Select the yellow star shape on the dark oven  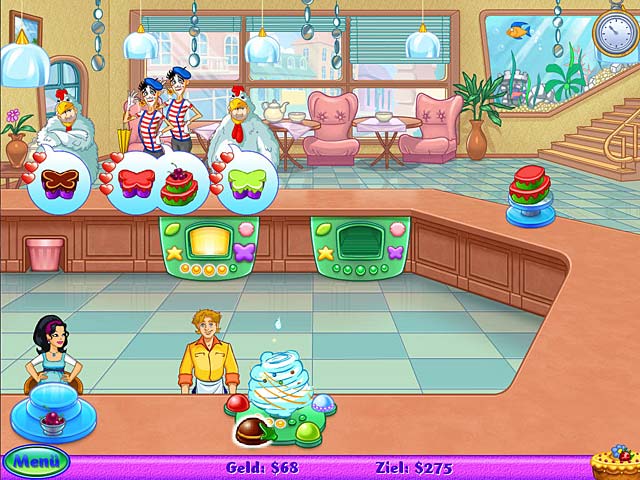(325, 253)
